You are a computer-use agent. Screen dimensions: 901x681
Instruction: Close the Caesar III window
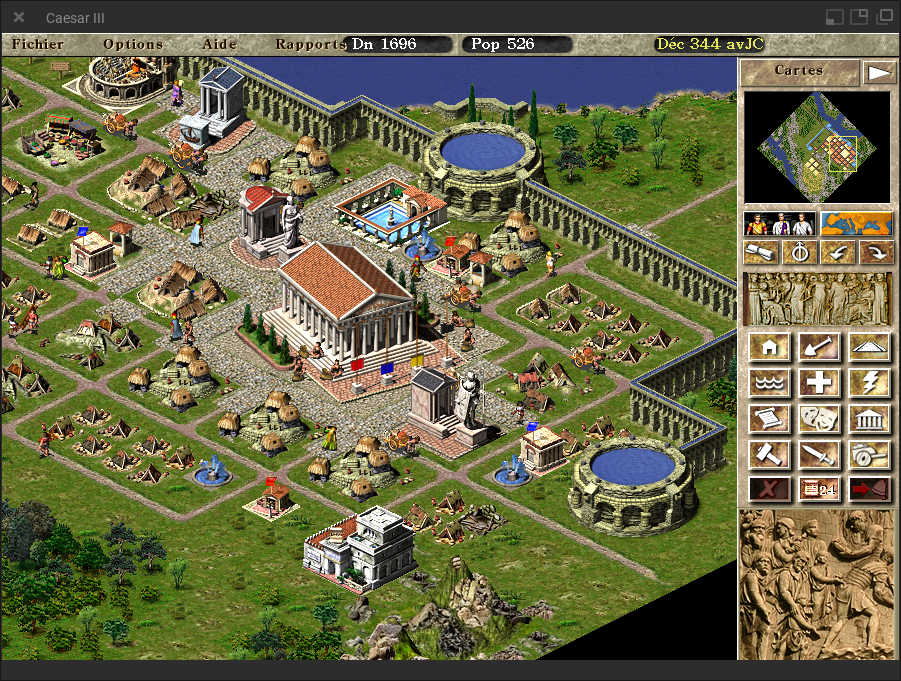pyautogui.click(x=19, y=17)
